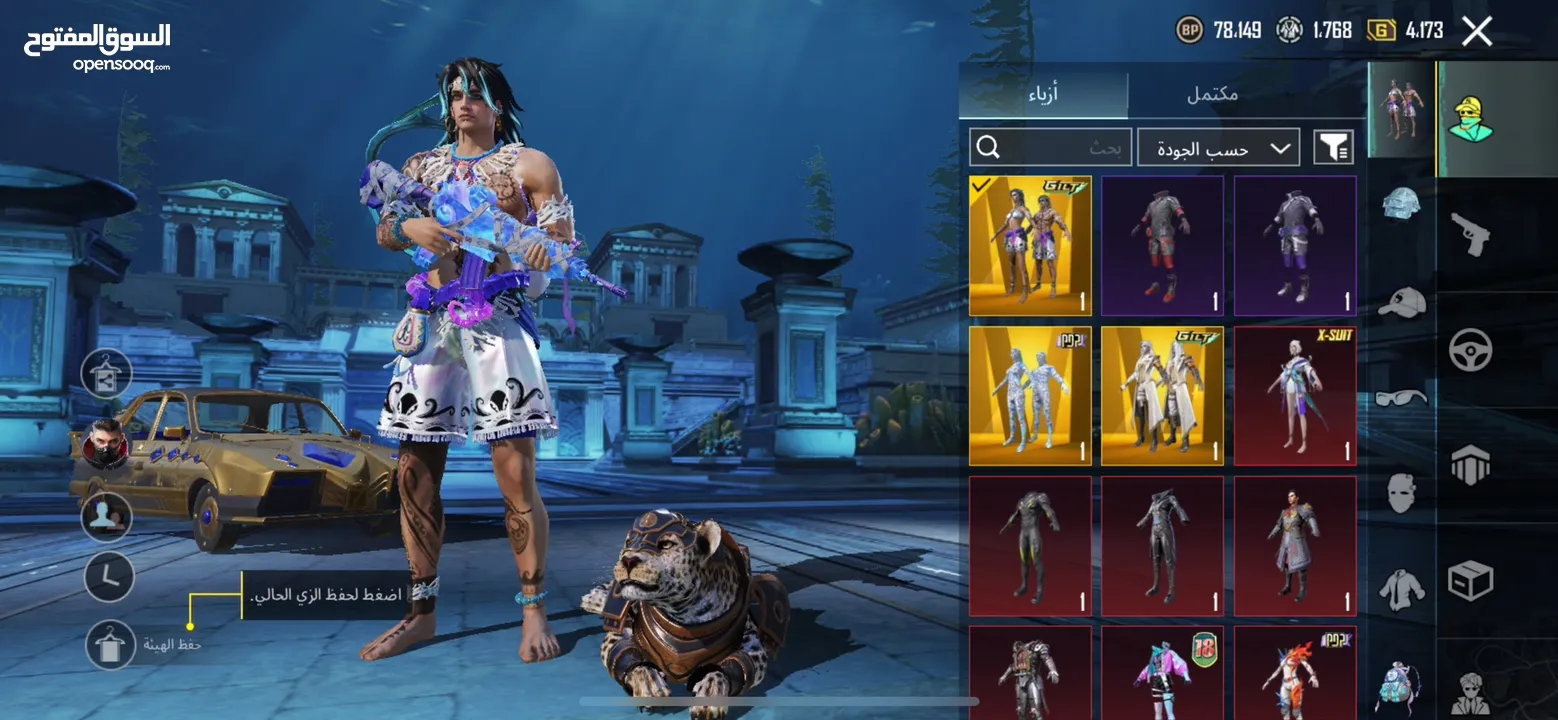1558x720 pixels.
Task: Select the equipped couple outfit with checkmark
Action: pyautogui.click(x=1030, y=246)
